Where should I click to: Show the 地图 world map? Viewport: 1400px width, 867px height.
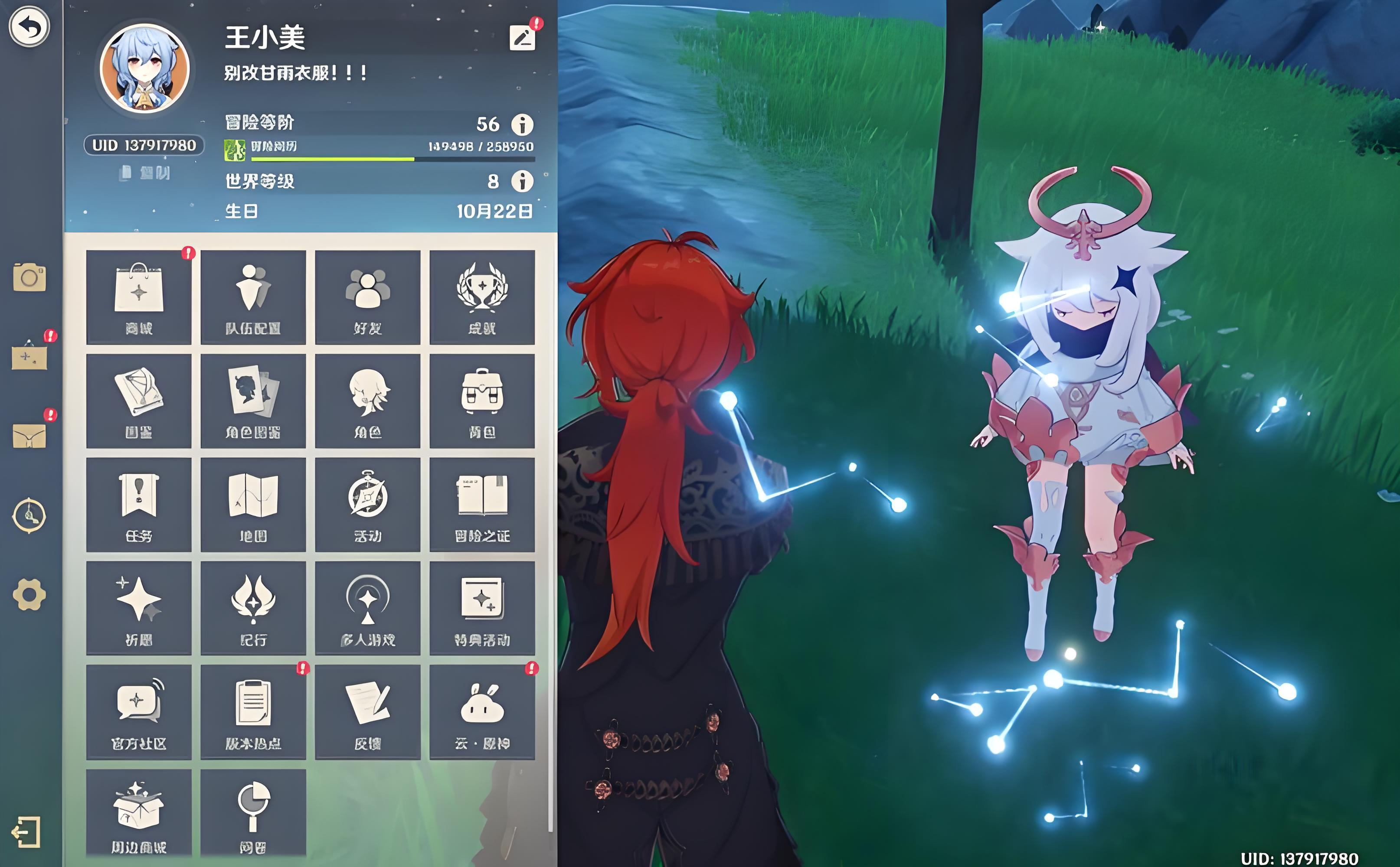tap(253, 505)
